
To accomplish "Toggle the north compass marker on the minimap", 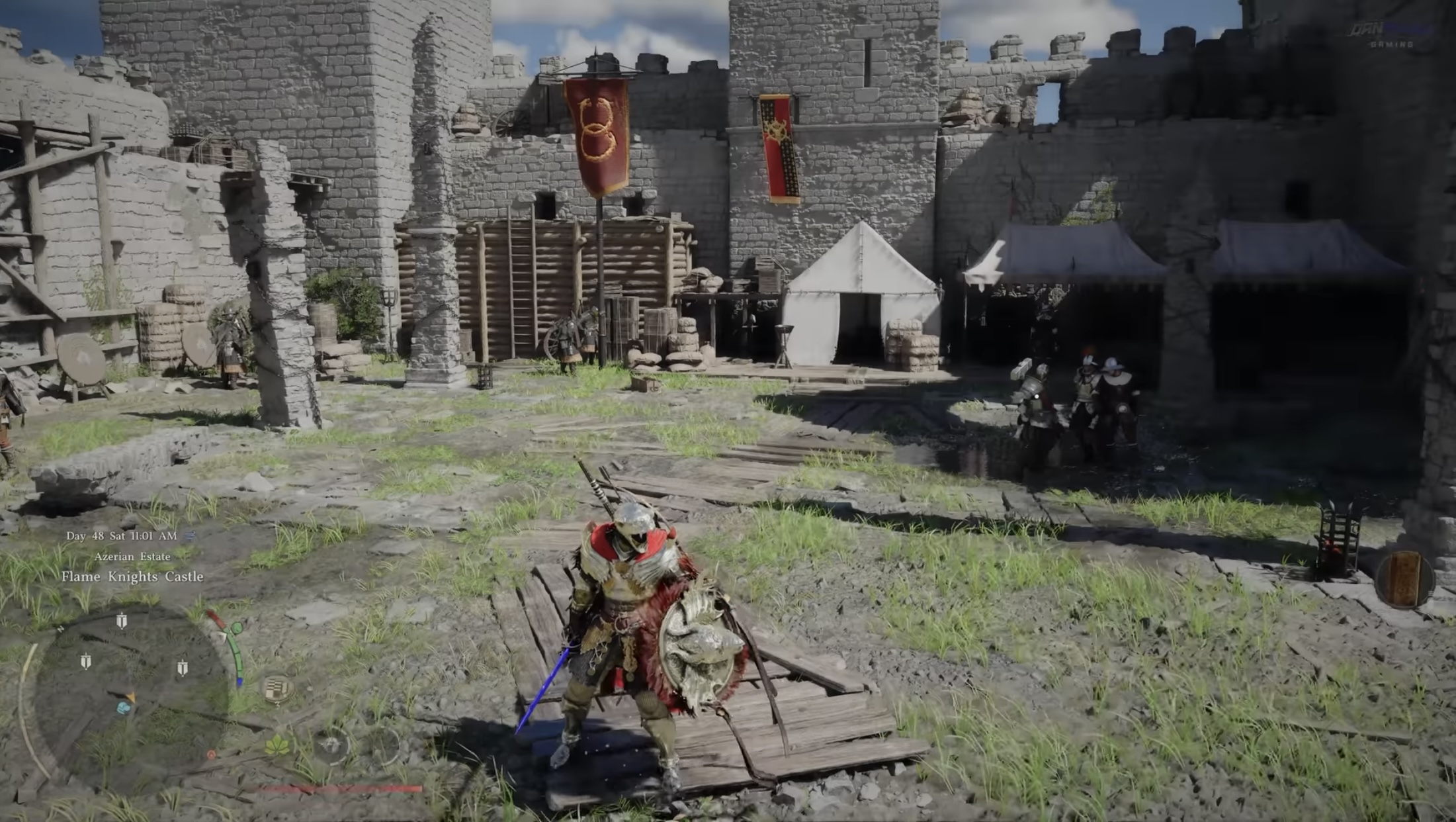I will pos(60,629).
